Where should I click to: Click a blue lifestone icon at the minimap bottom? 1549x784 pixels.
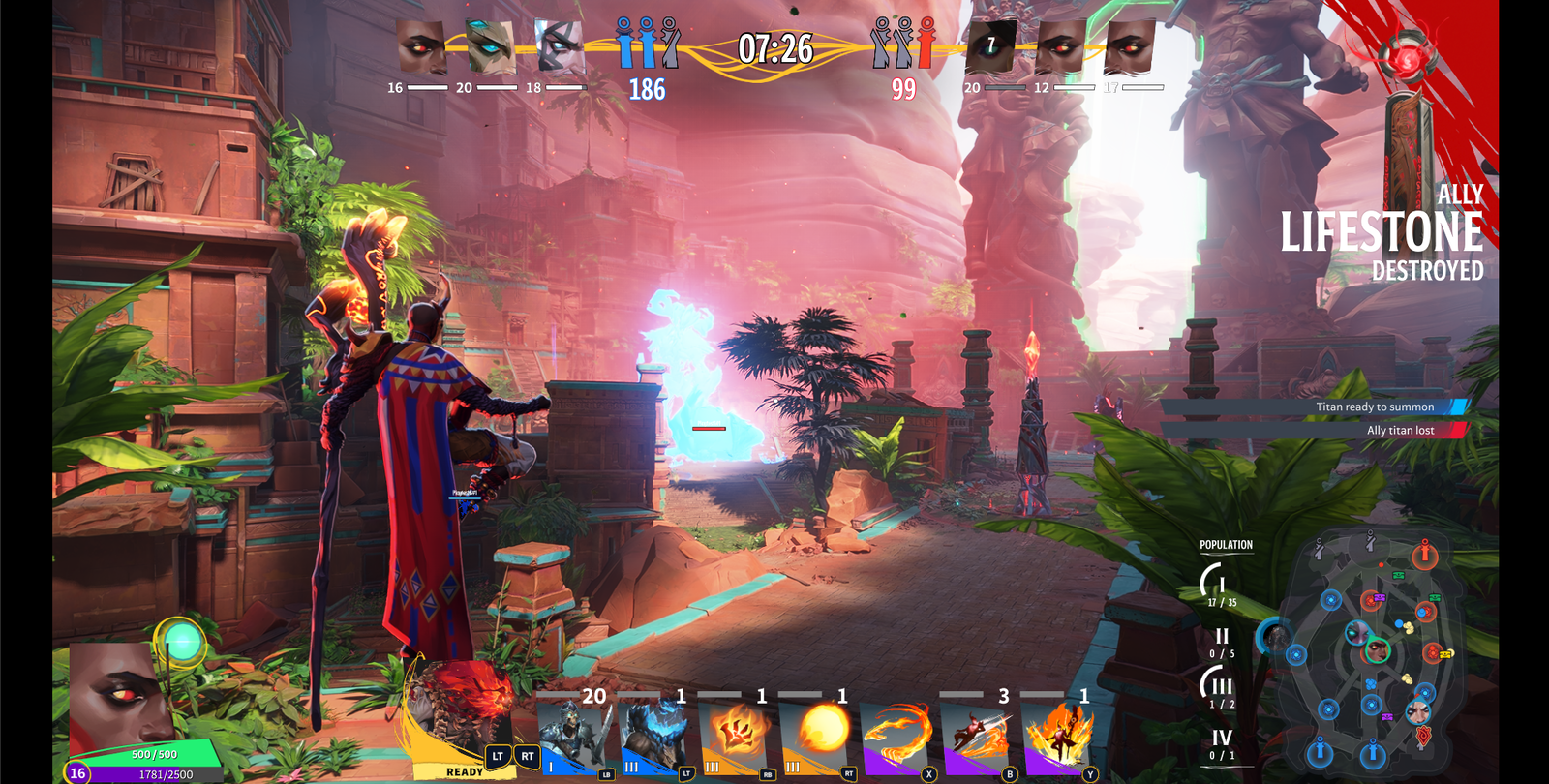click(x=1320, y=752)
